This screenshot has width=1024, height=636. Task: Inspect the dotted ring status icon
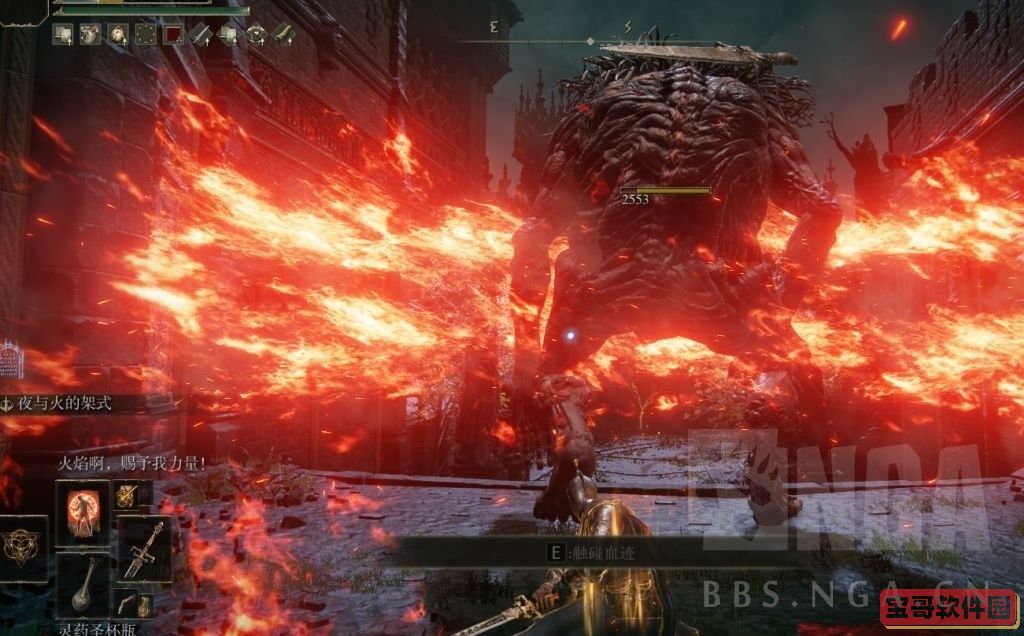[146, 34]
